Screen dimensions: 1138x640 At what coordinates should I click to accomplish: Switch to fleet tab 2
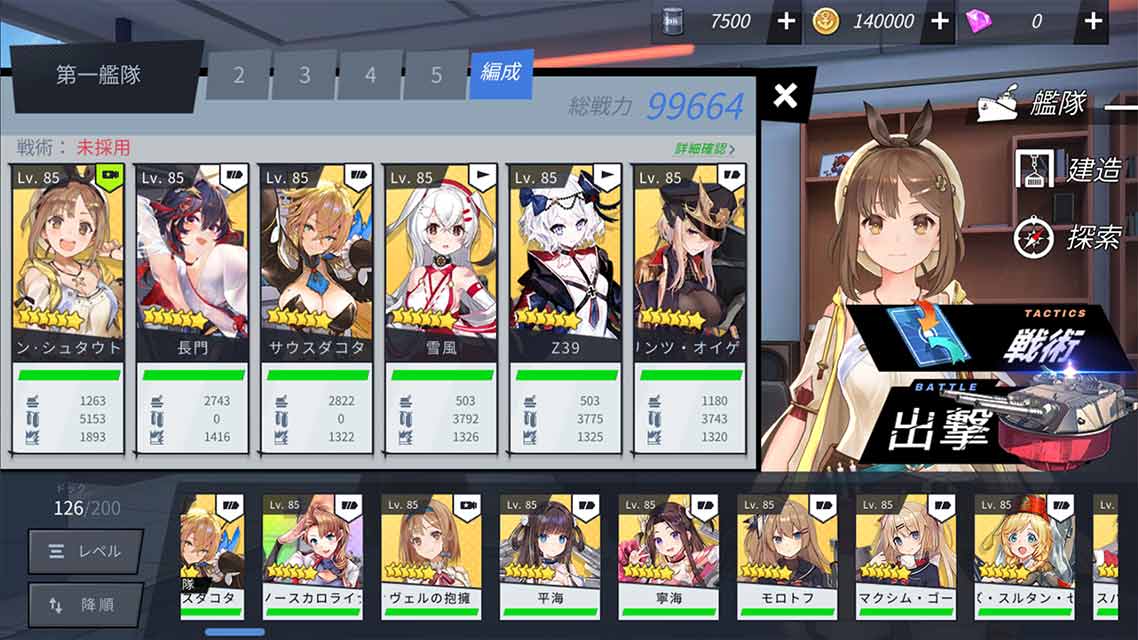tap(238, 76)
